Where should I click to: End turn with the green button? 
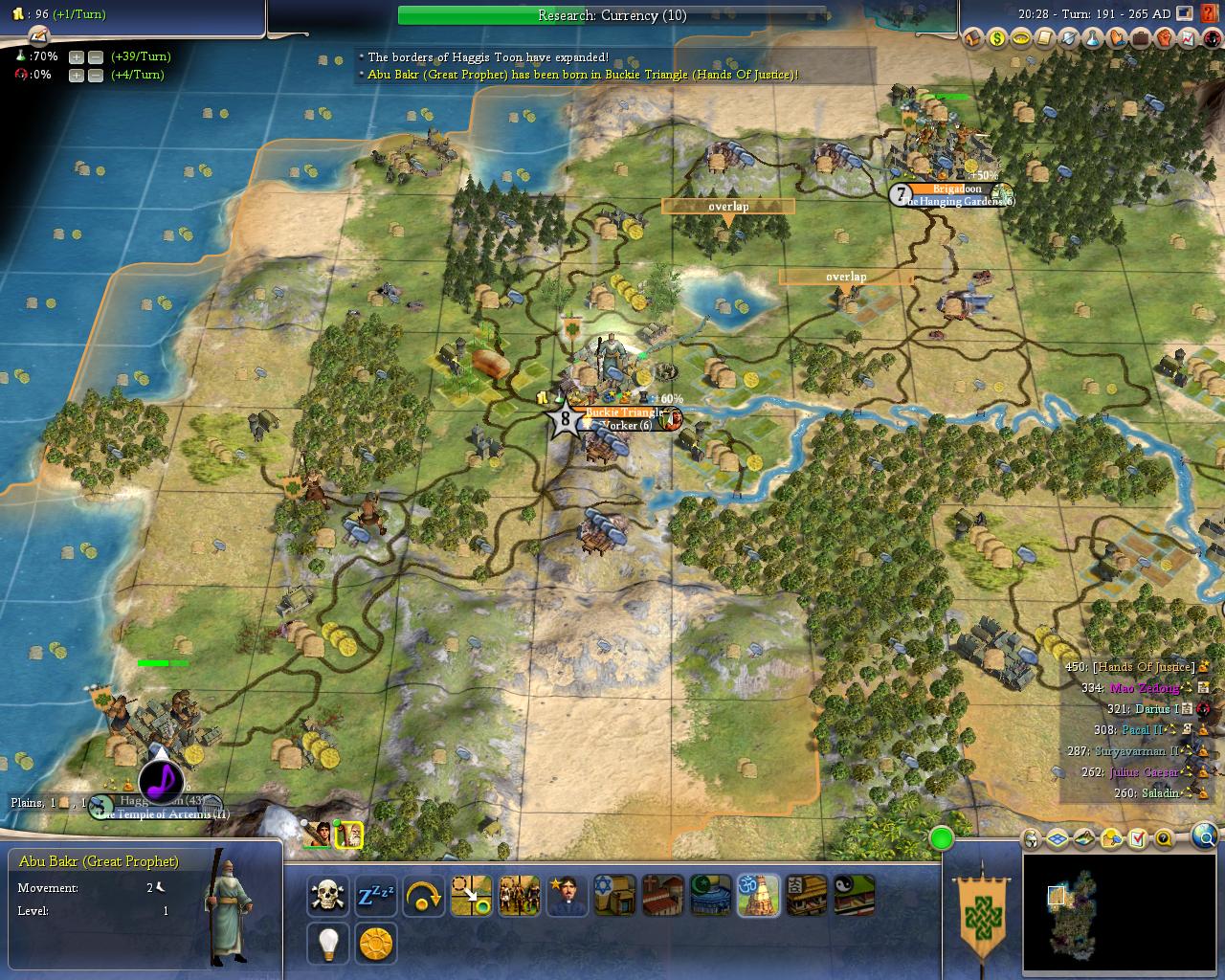click(x=942, y=839)
